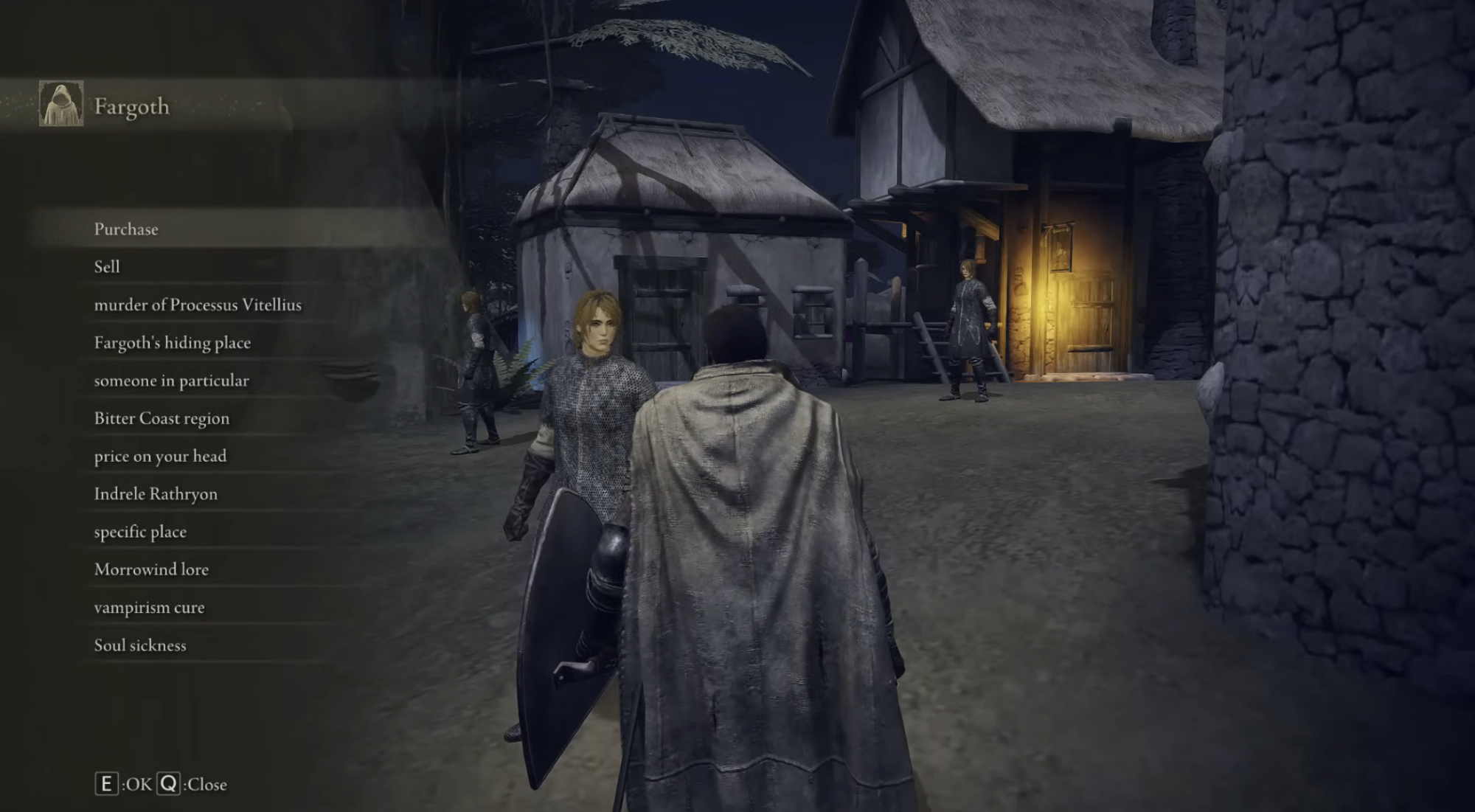This screenshot has width=1475, height=812.
Task: Select the Purchase option
Action: click(126, 229)
